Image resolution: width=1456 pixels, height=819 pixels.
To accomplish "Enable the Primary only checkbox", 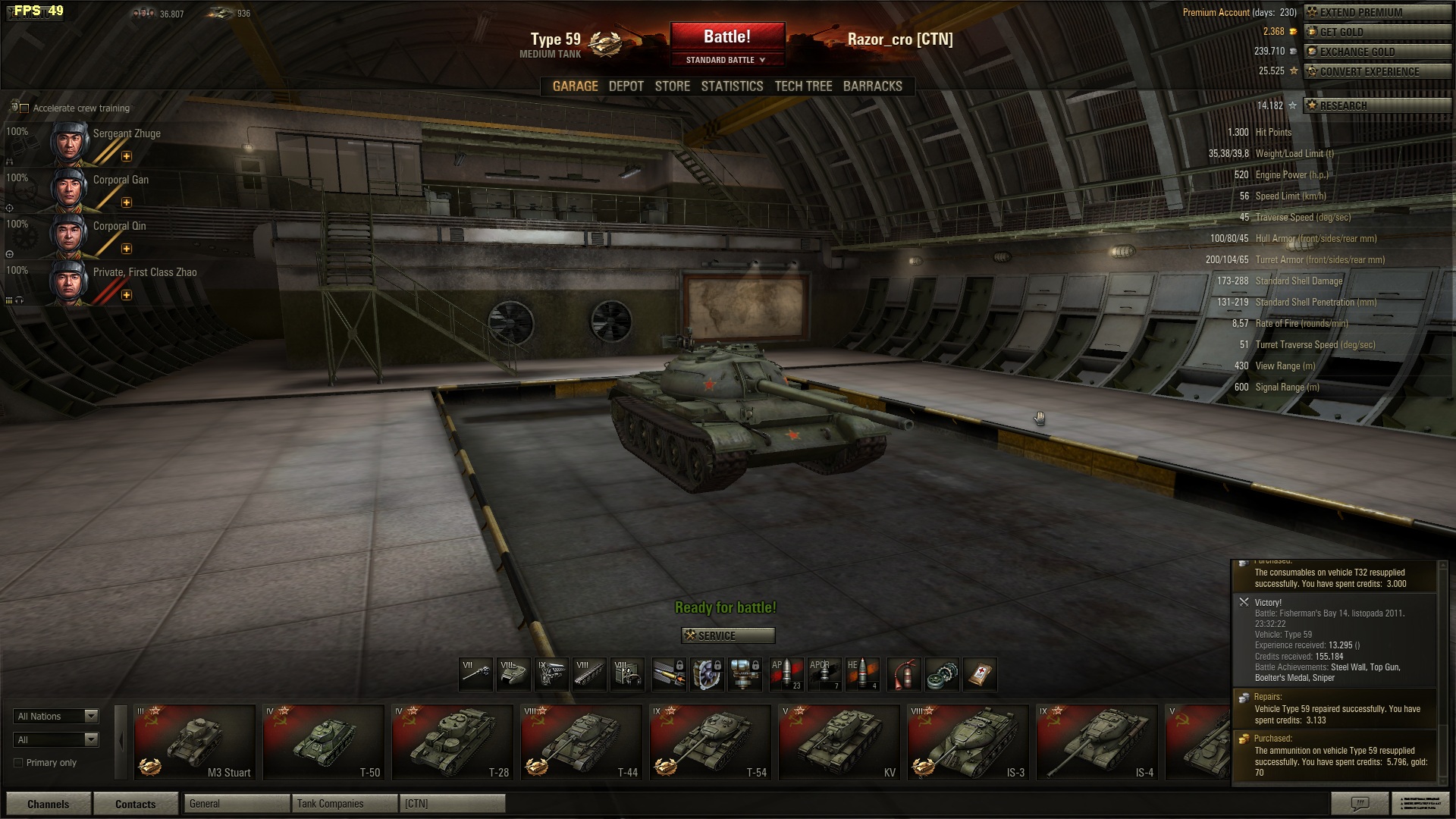I will [x=19, y=763].
